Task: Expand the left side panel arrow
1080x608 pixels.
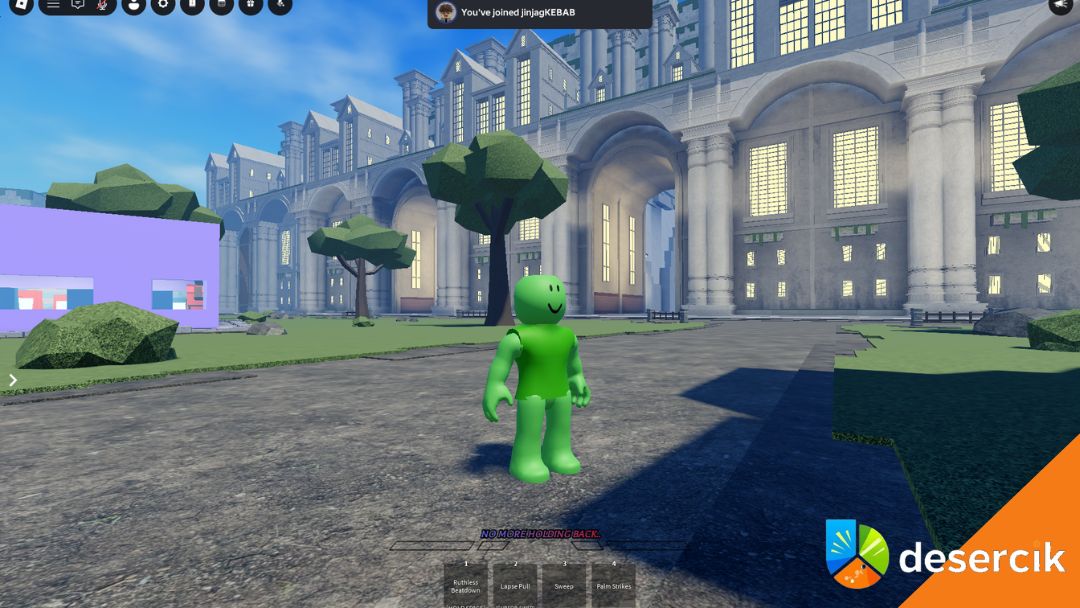Action: click(x=13, y=380)
